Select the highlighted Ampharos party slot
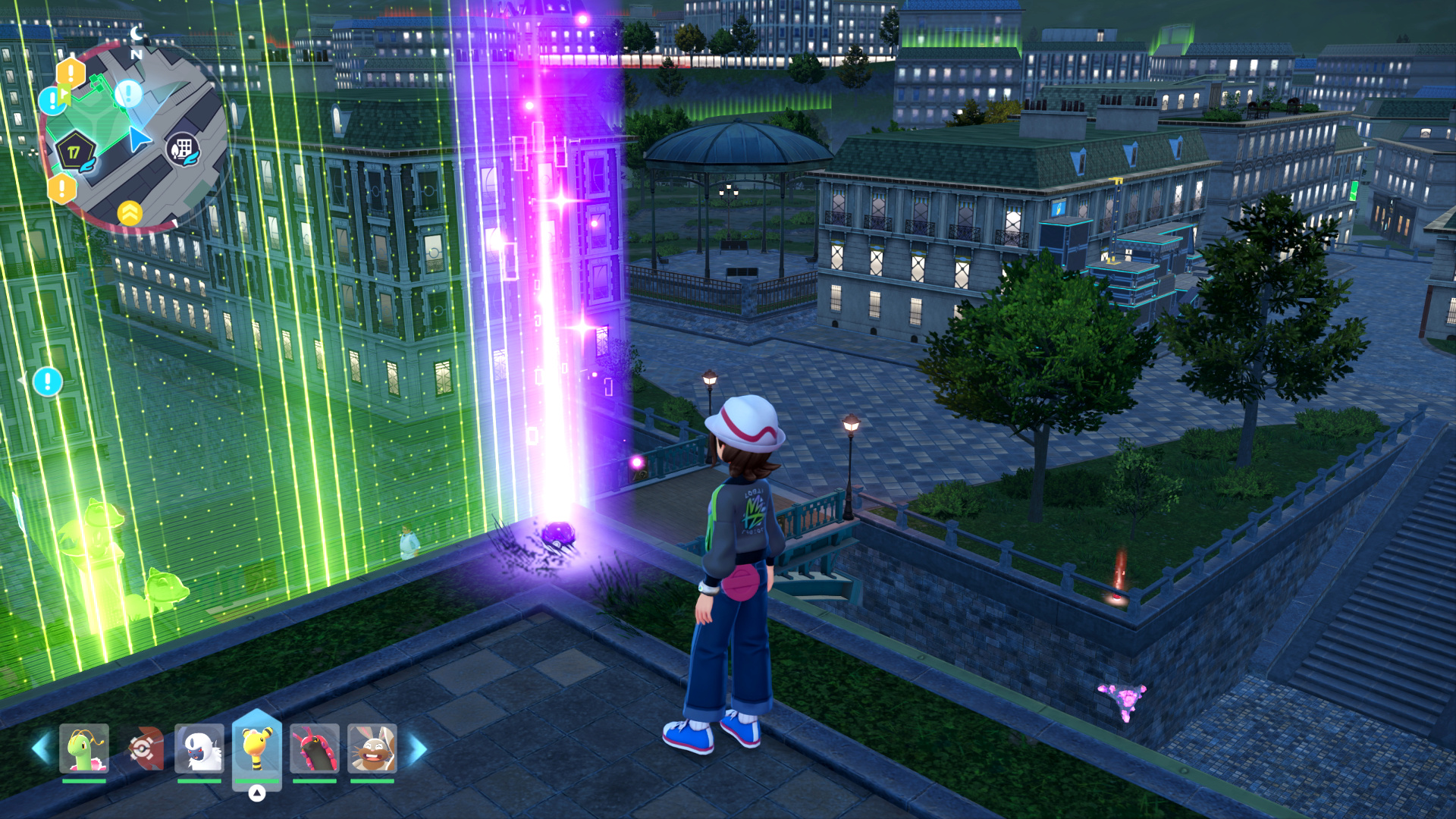Viewport: 1456px width, 819px height. pos(257,748)
